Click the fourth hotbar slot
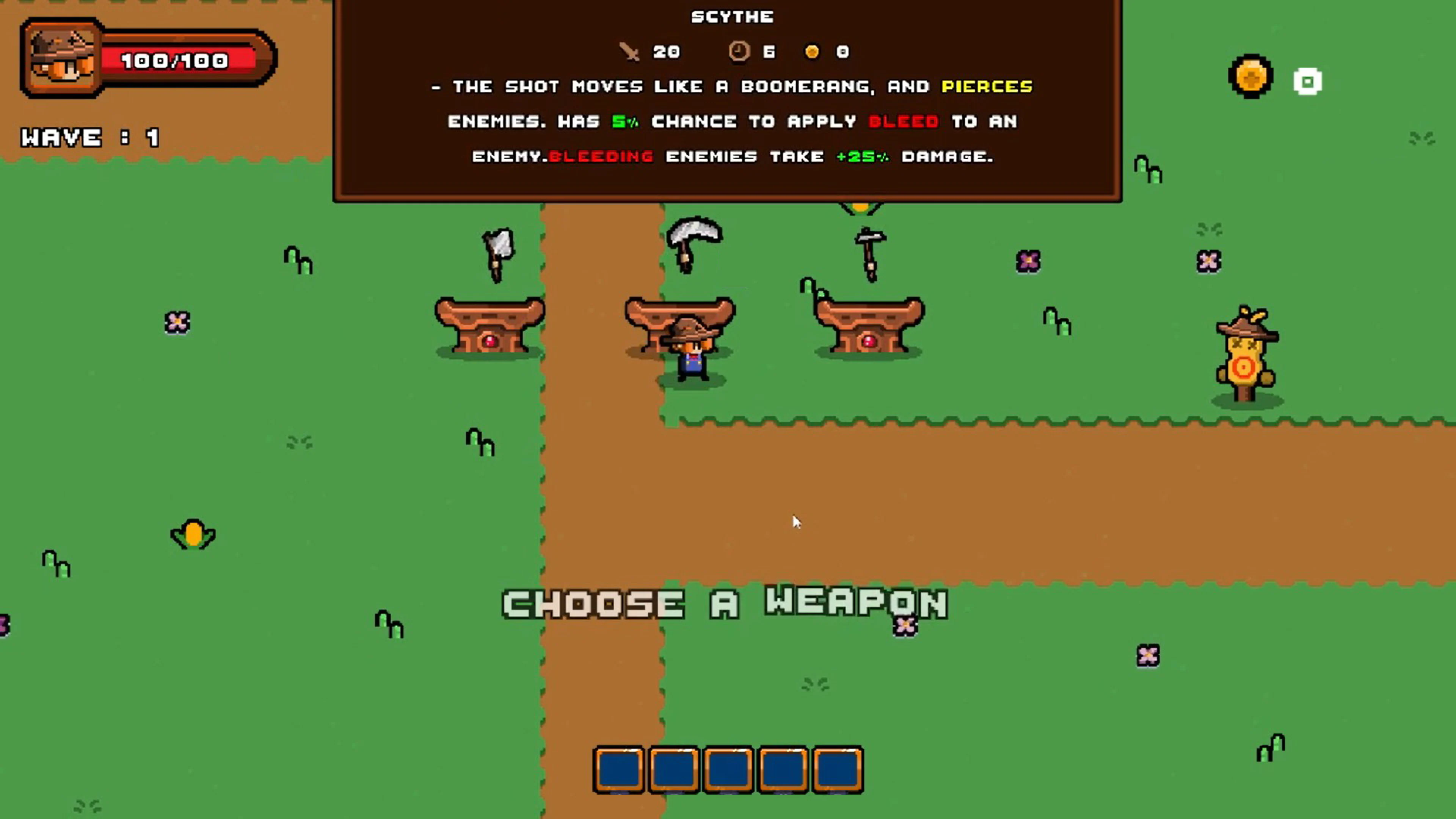The height and width of the screenshot is (819, 1456). (x=784, y=770)
